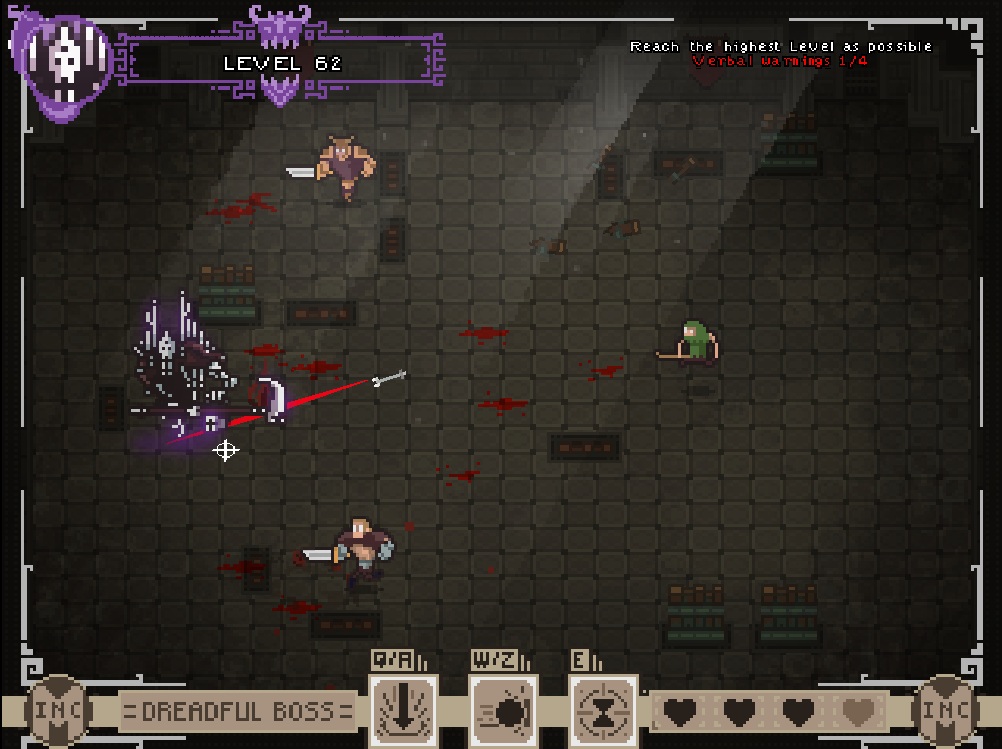
Task: Use the dashing orb charge ability
Action: click(x=503, y=710)
